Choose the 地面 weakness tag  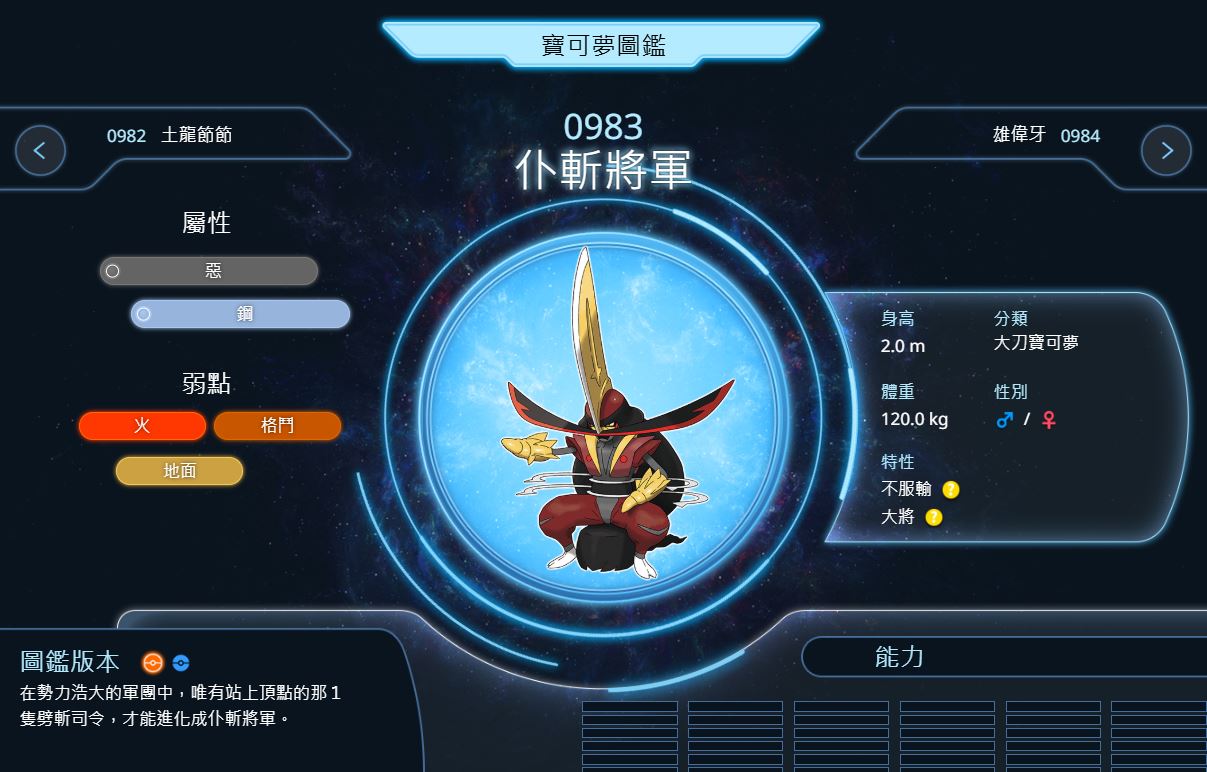click(x=179, y=471)
